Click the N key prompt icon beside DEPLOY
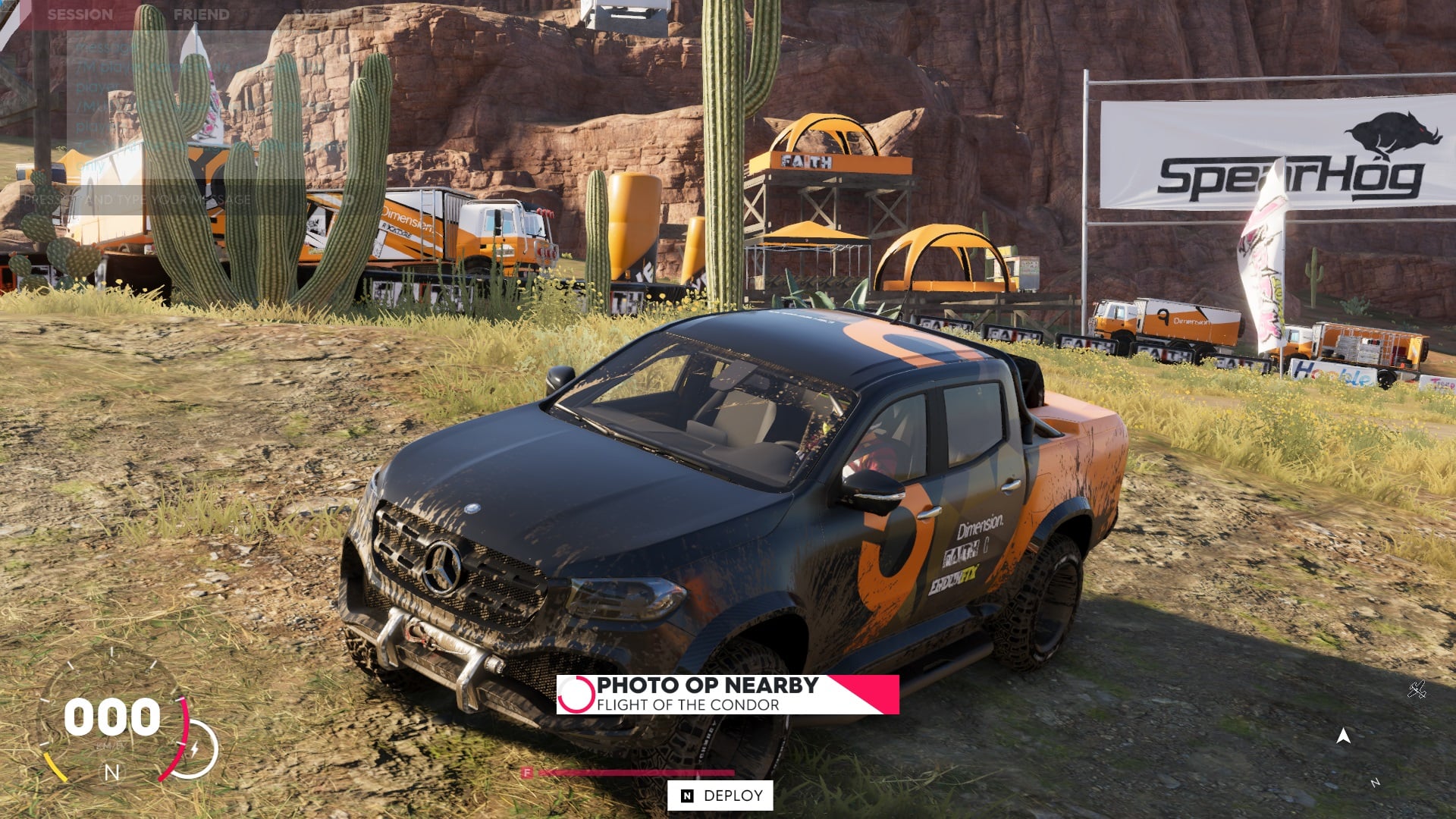1456x819 pixels. pos(686,797)
